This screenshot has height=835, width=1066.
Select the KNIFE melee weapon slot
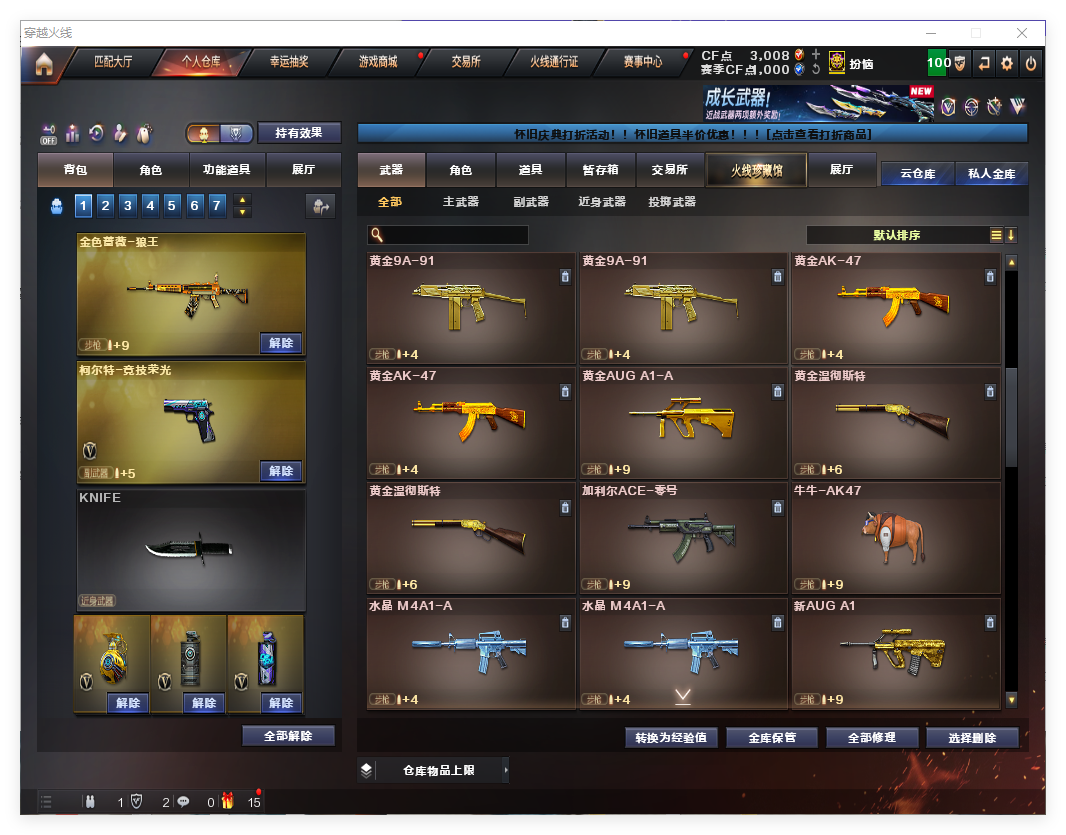coord(190,549)
